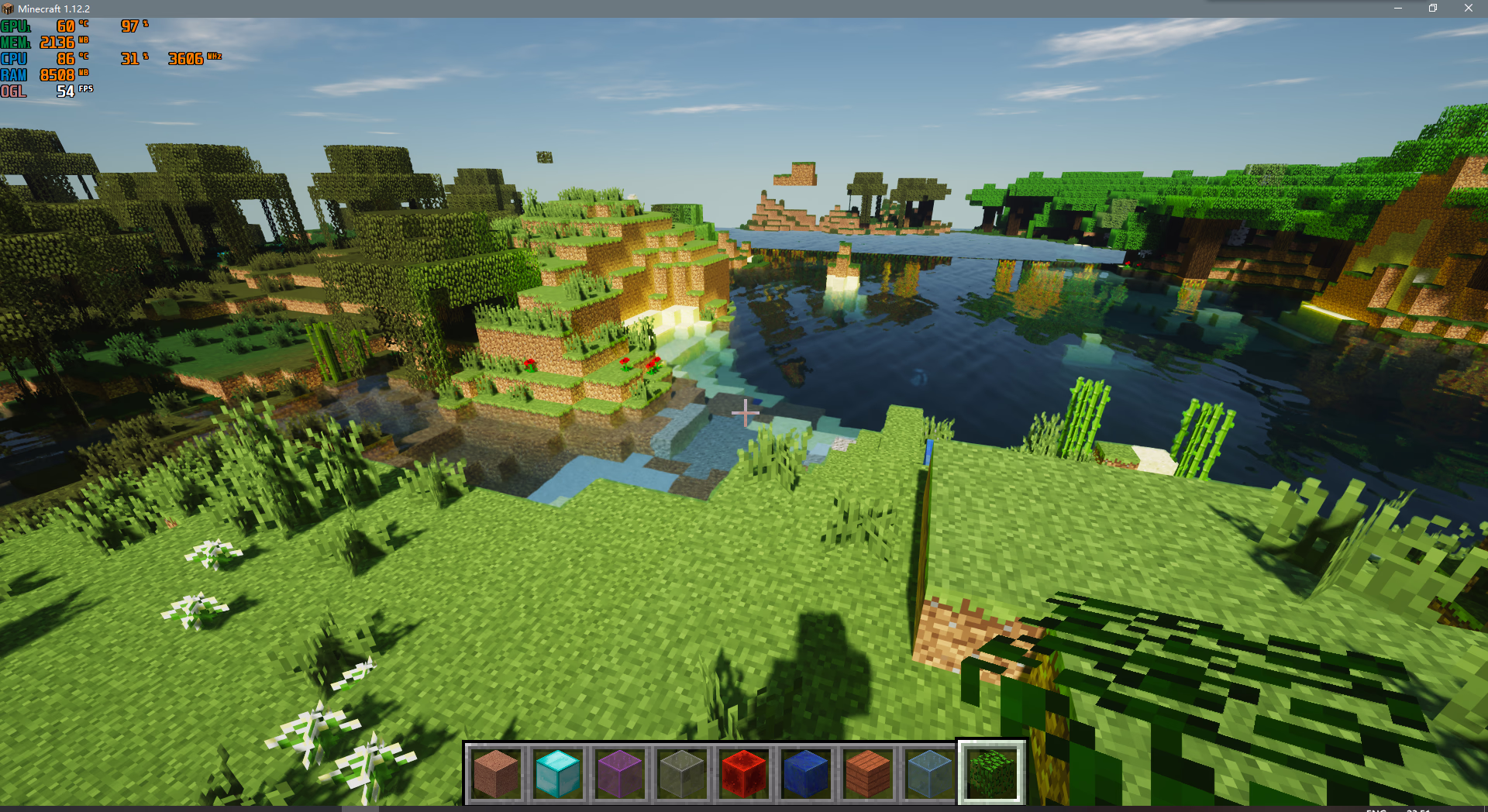Click the leaves block hotbar slot
This screenshot has width=1488, height=812.
coord(992,772)
